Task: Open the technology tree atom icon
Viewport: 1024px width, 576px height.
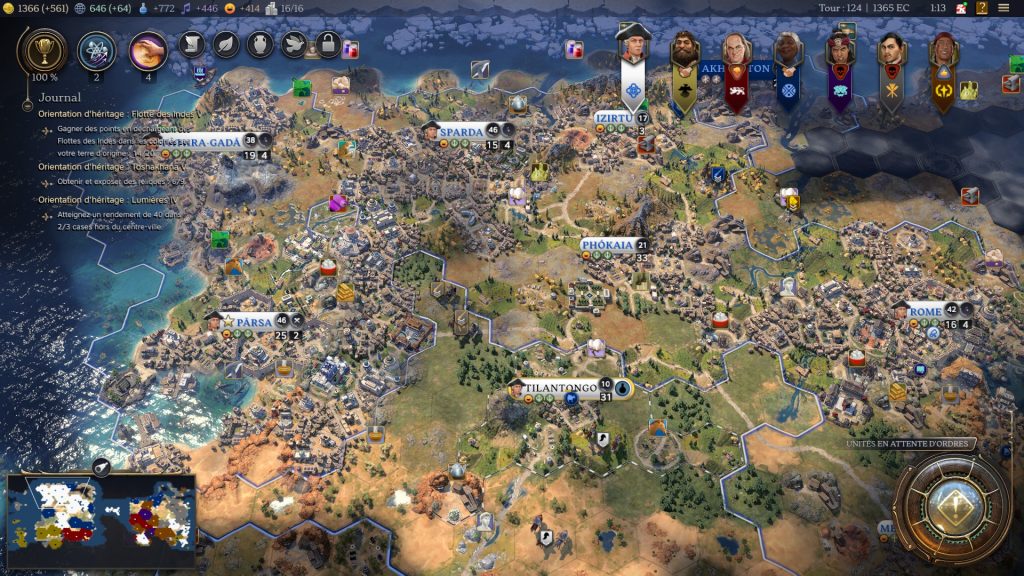Action: [x=97, y=49]
